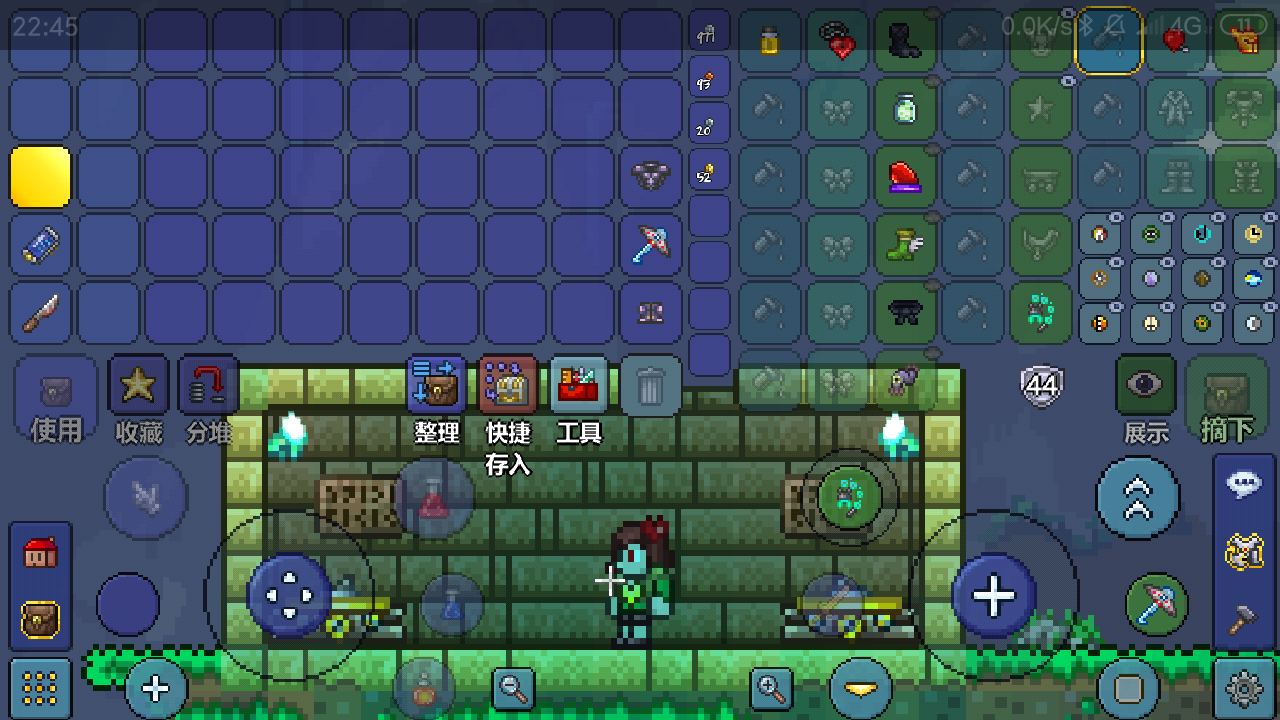Select the red hat equipment slot

tap(905, 177)
